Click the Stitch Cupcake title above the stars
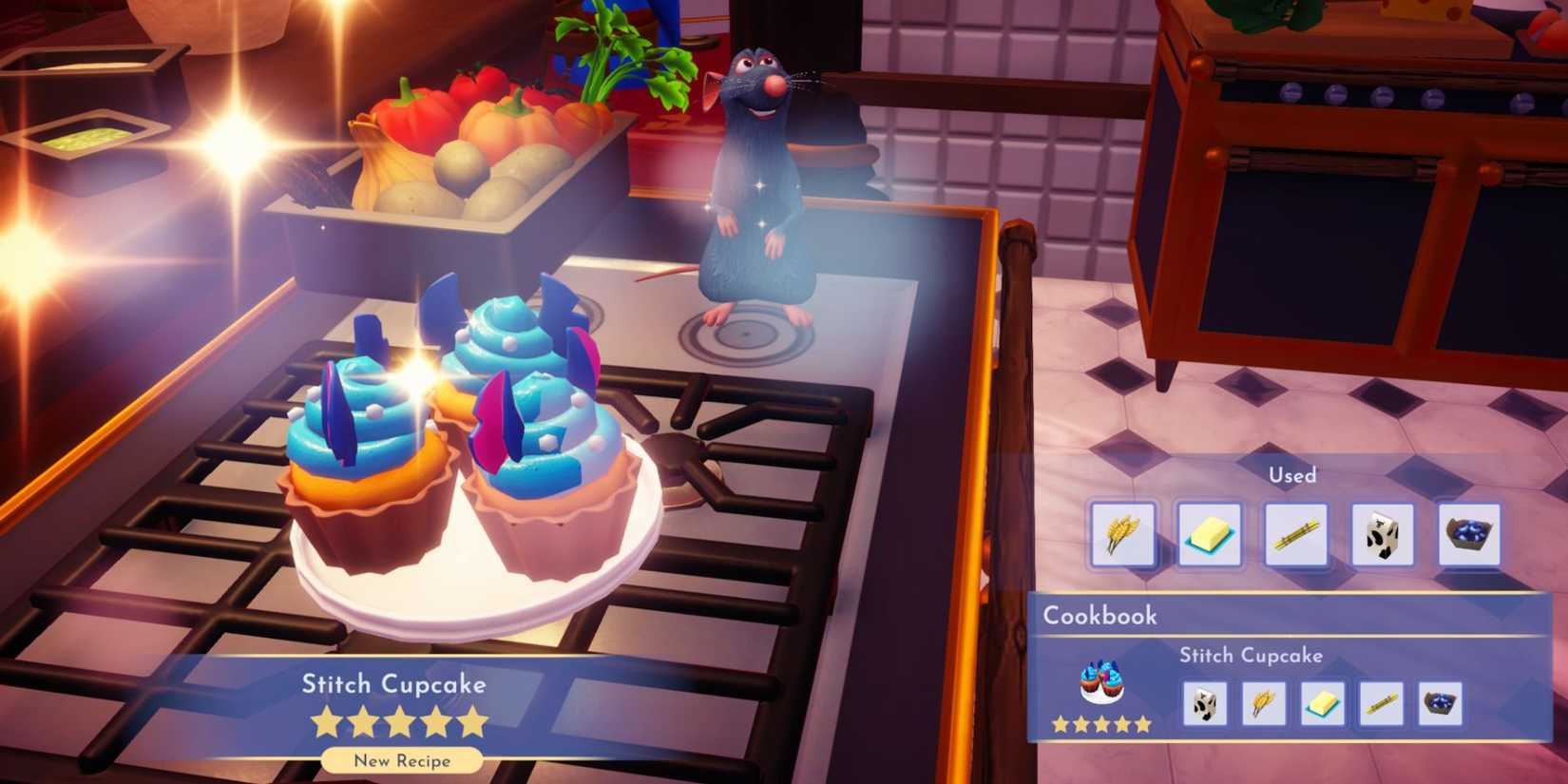The width and height of the screenshot is (1568, 784). tap(394, 683)
